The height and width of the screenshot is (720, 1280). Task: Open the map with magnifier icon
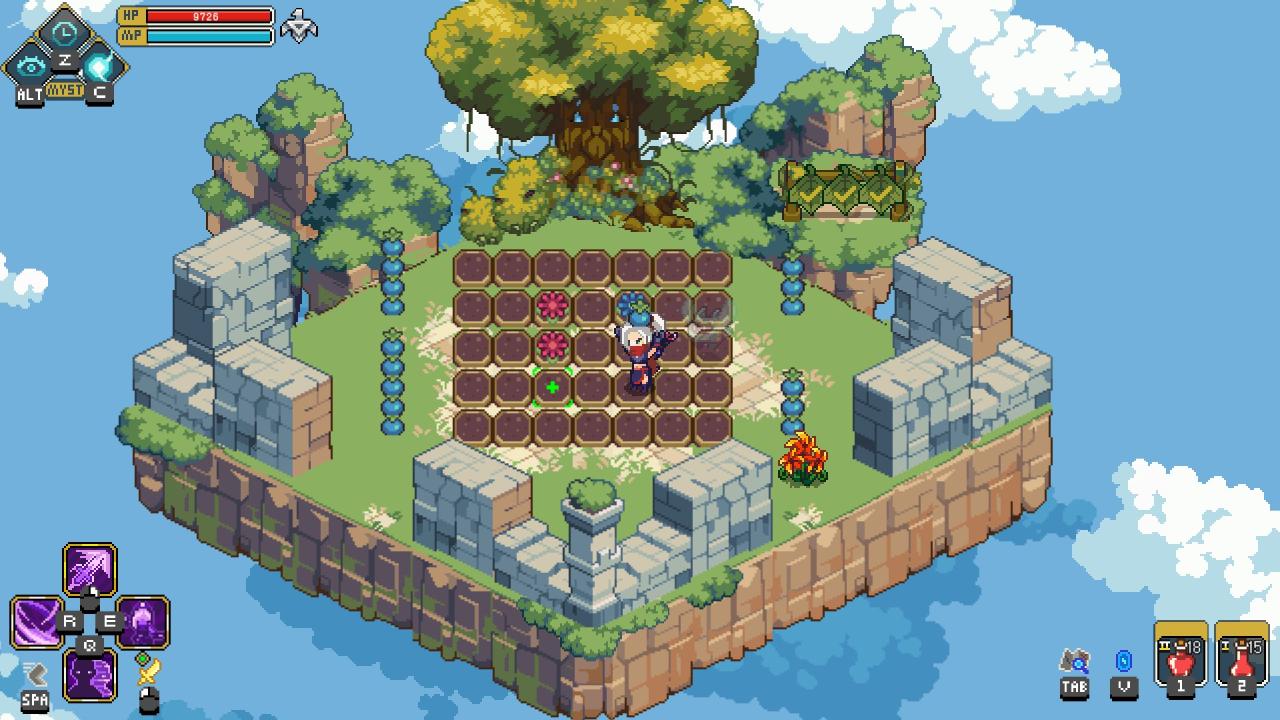pyautogui.click(x=1075, y=662)
